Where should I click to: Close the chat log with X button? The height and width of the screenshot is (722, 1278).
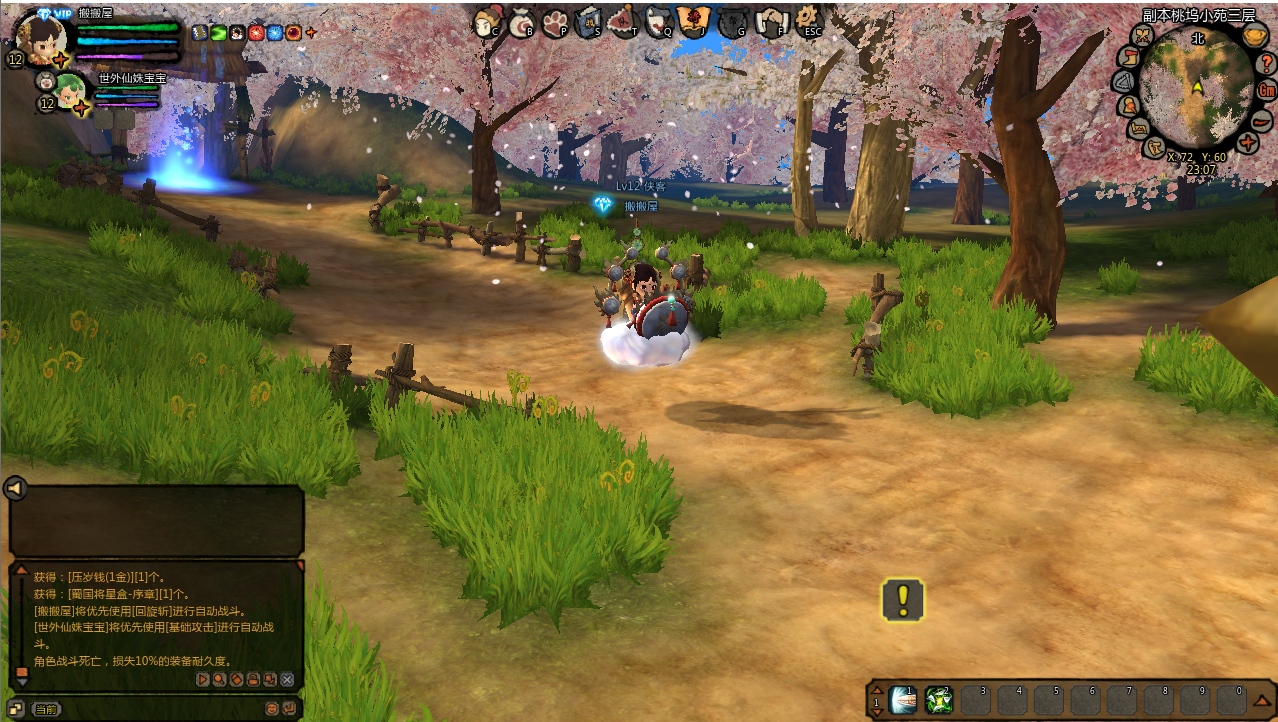pos(287,679)
